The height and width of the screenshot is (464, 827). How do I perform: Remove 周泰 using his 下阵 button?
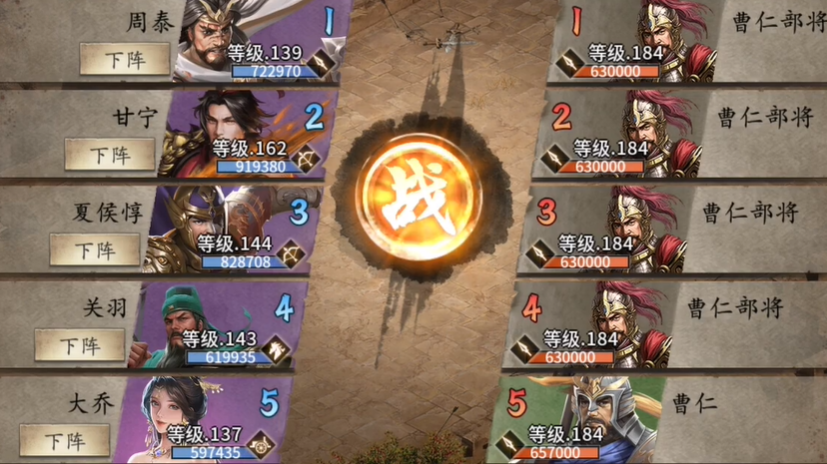pyautogui.click(x=126, y=60)
